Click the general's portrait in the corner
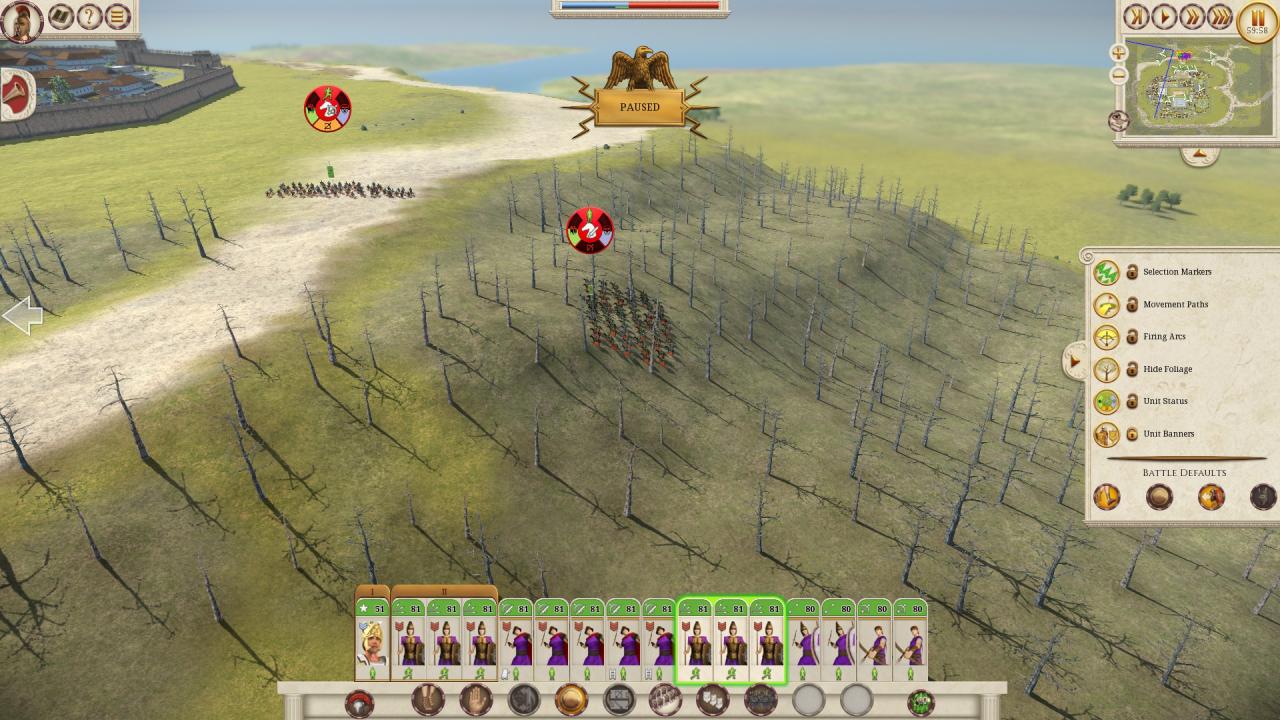The image size is (1280, 720). [21, 21]
